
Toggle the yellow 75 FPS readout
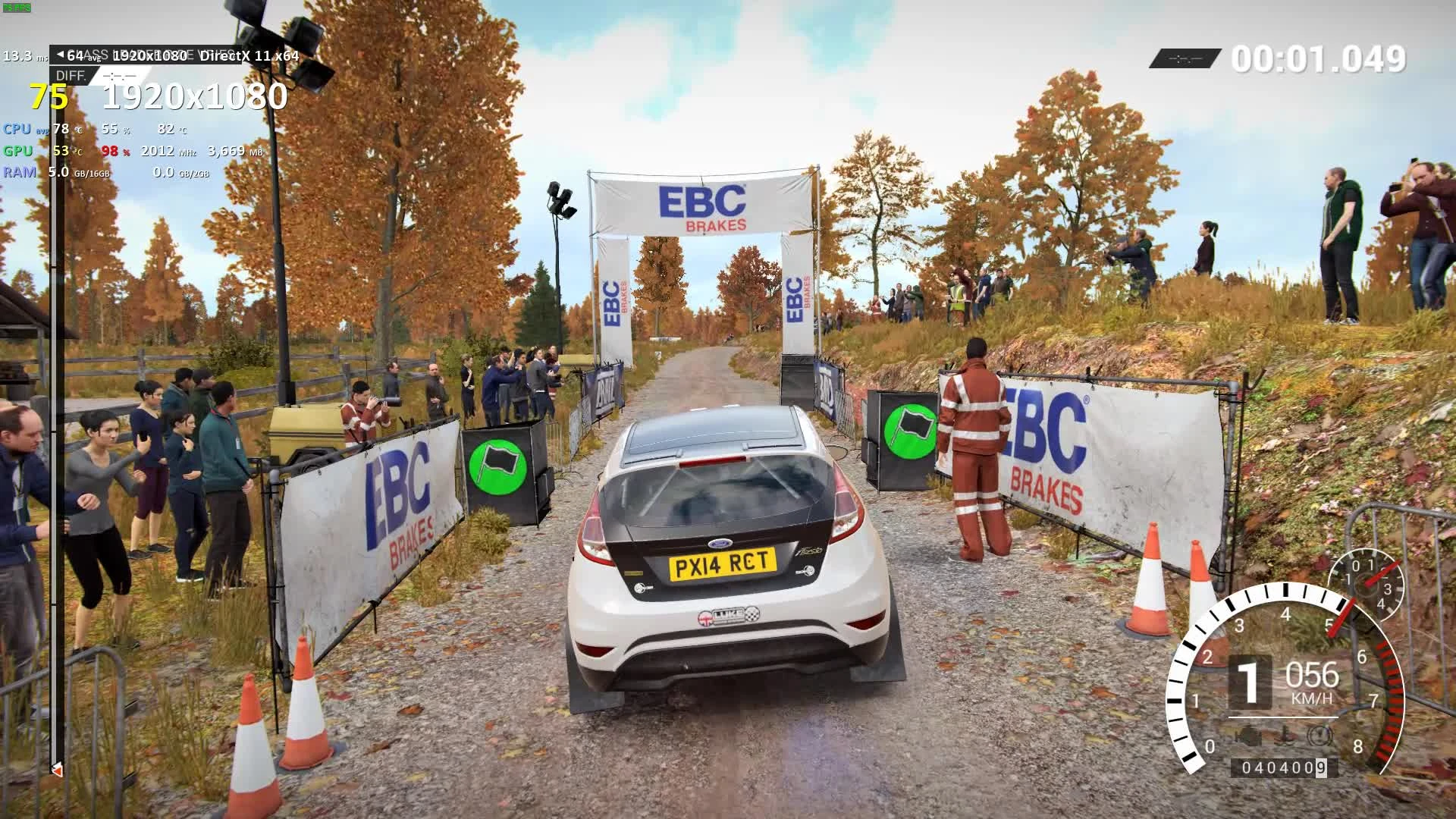[x=47, y=97]
